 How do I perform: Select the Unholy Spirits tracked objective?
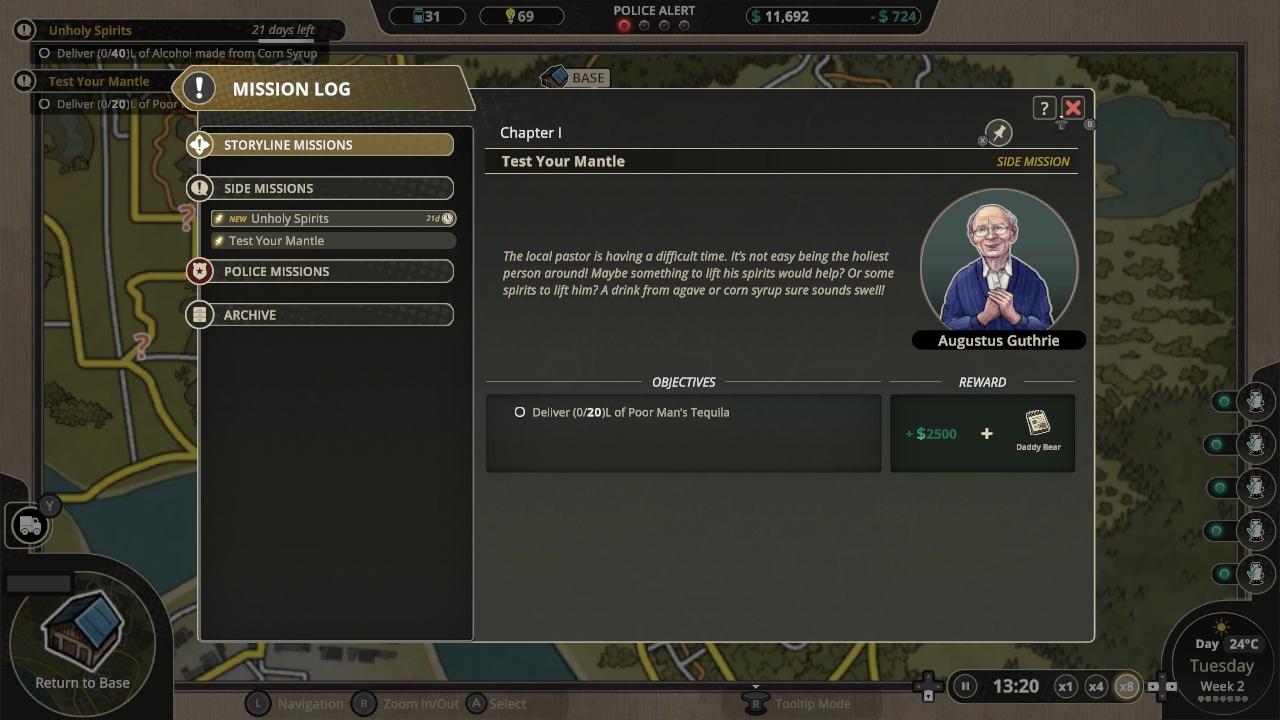[x=90, y=30]
